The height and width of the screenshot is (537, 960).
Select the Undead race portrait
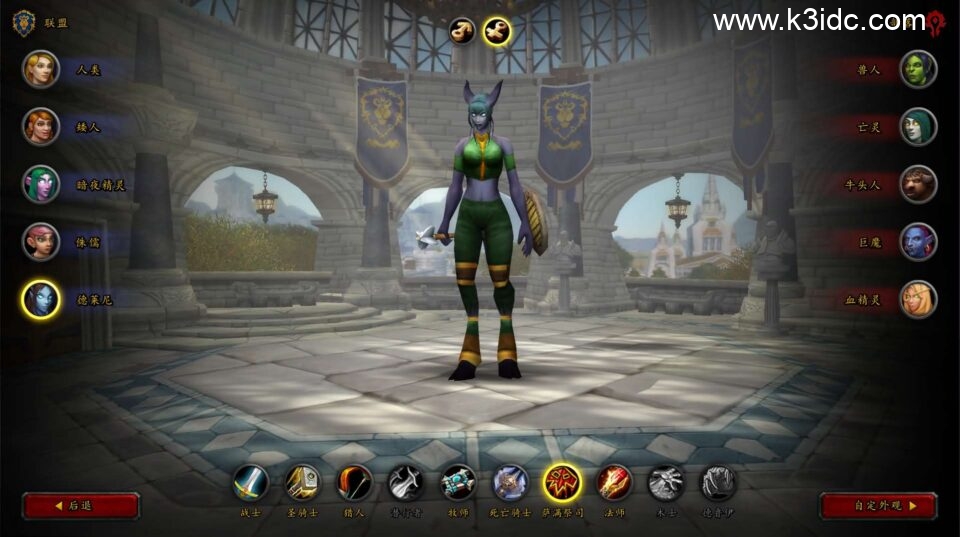pyautogui.click(x=918, y=126)
